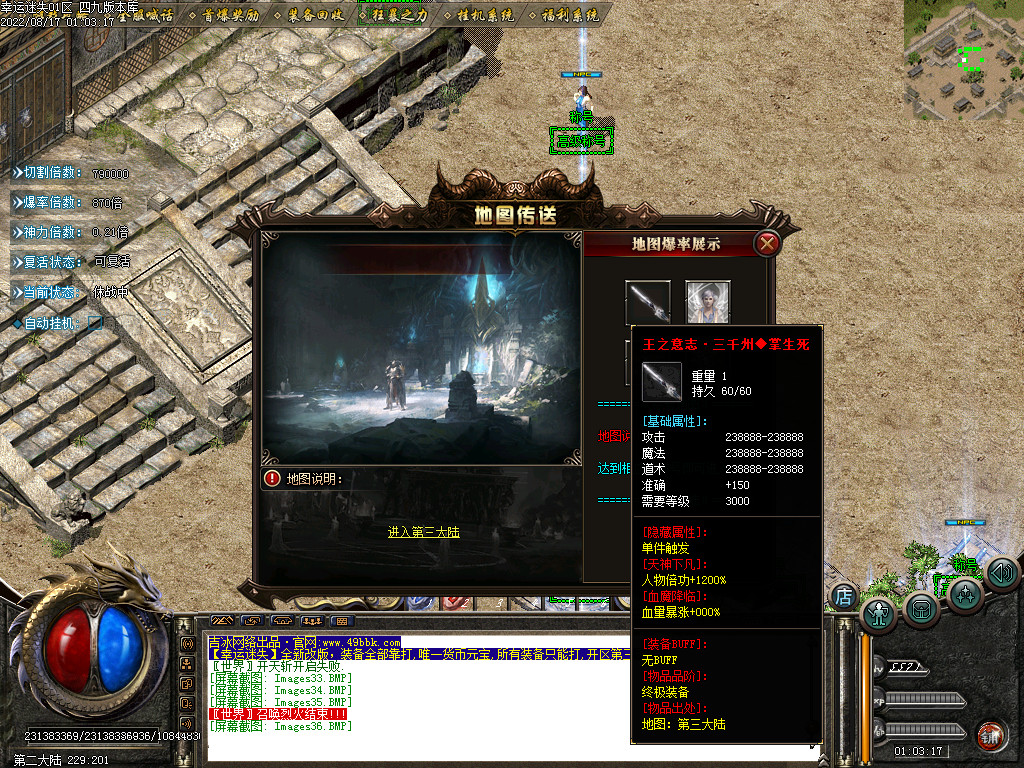Select the white-haired character drop icon
1024x768 pixels.
point(707,302)
